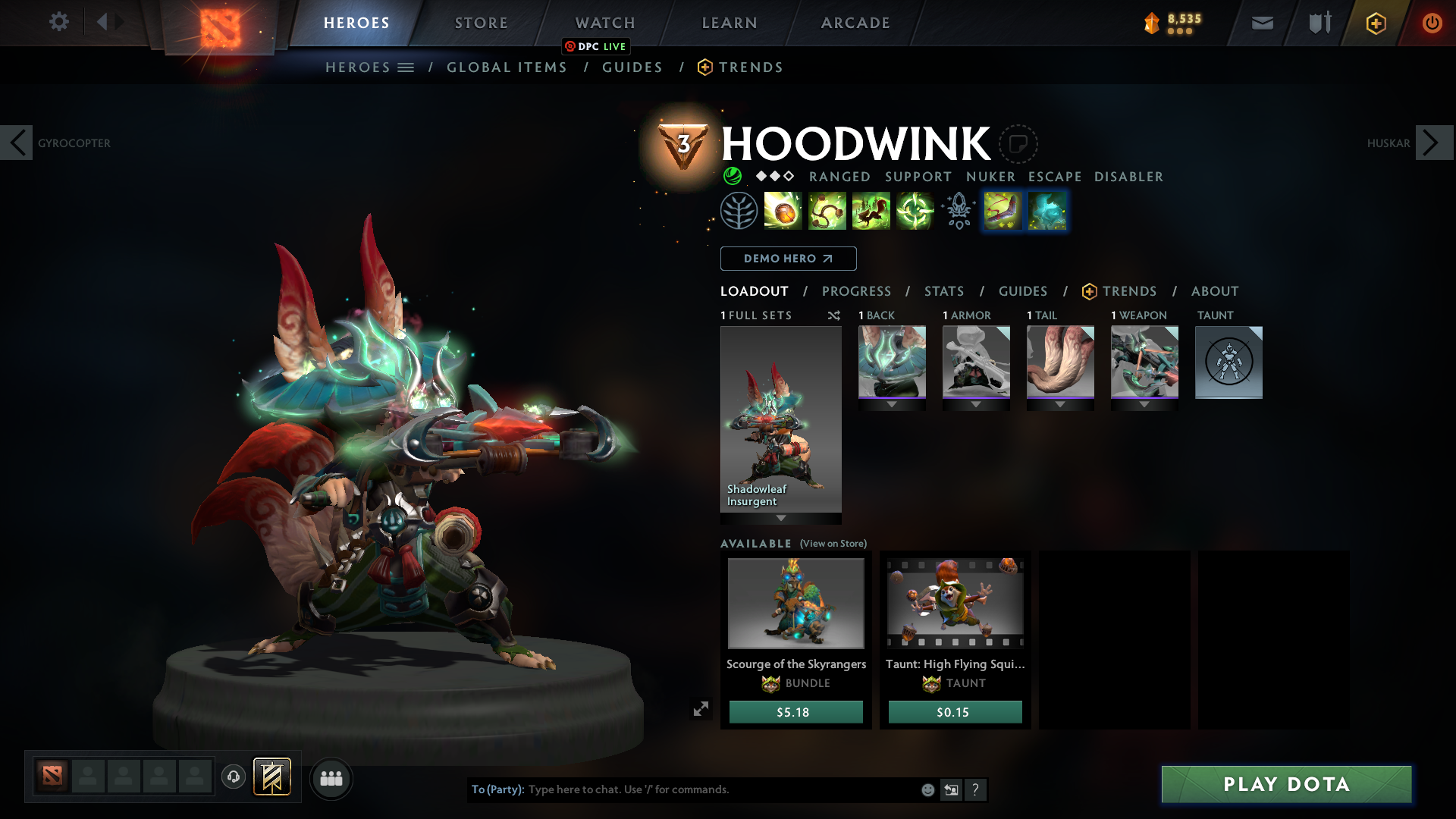Toggle fullscreen hero preview with expand arrows
1456x819 pixels.
click(x=701, y=708)
